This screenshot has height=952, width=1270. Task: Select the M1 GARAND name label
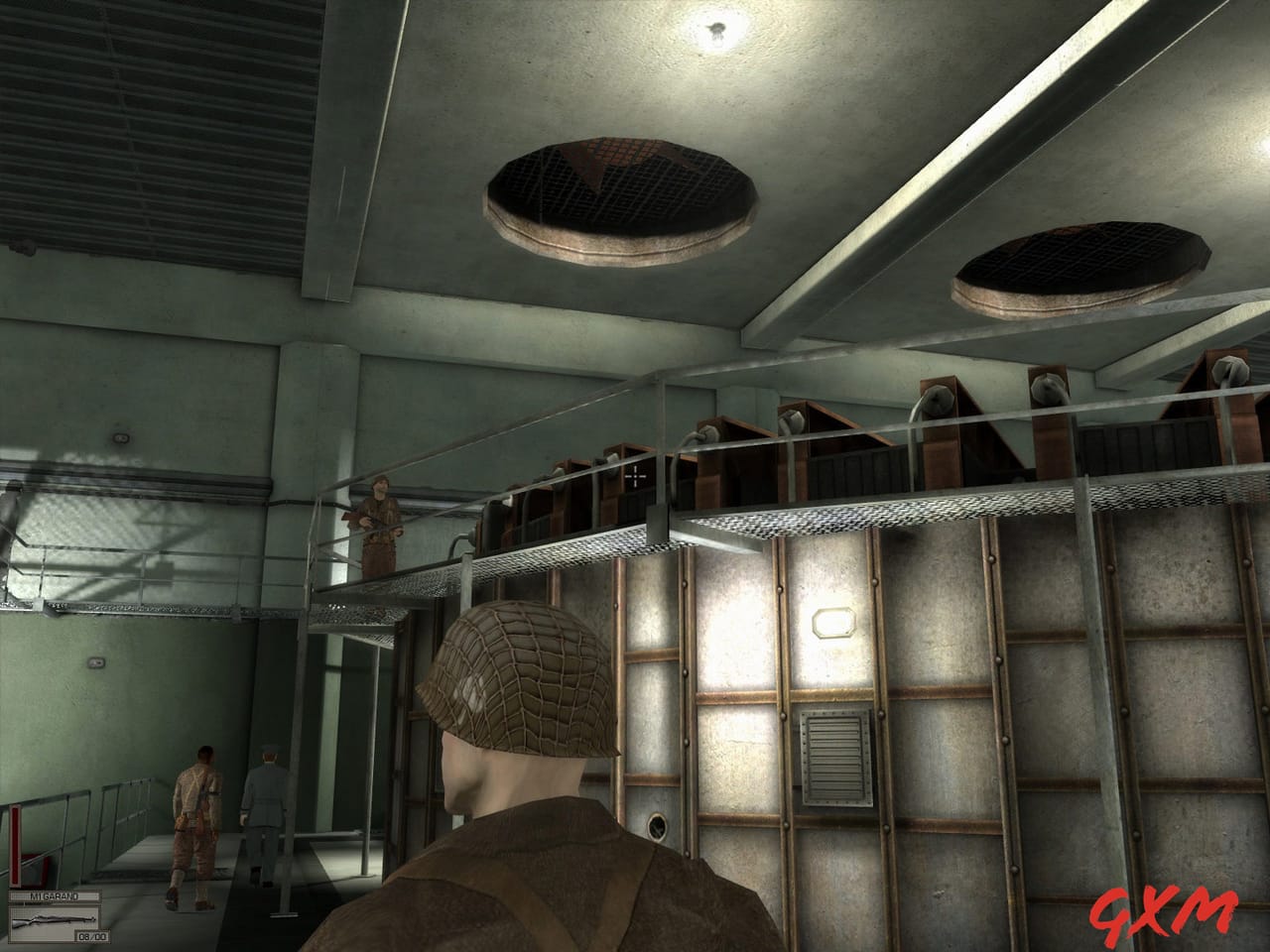(55, 895)
